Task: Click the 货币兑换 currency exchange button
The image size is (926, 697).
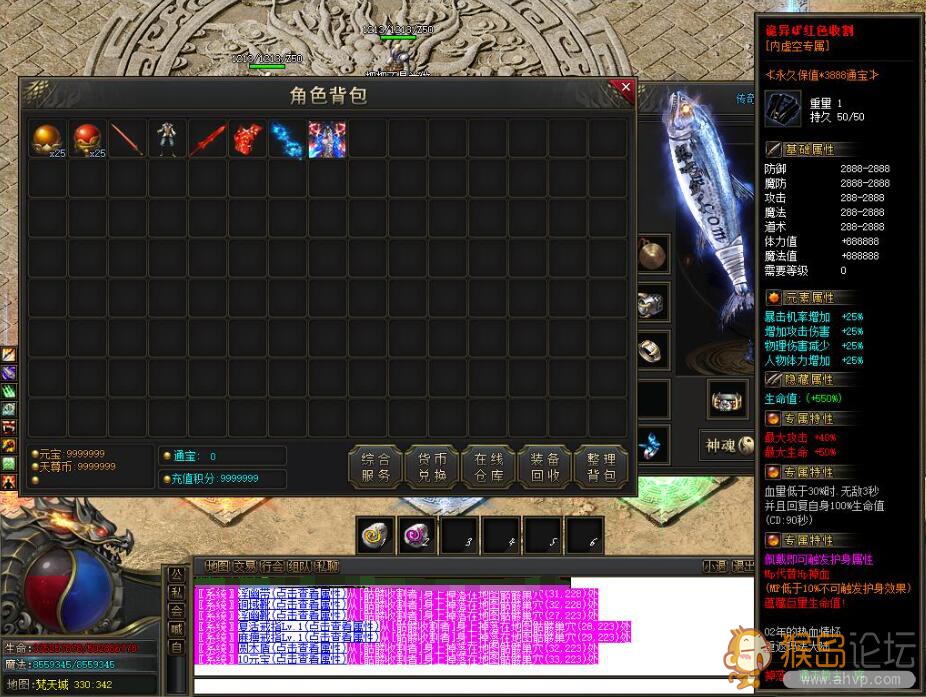Action: (x=433, y=467)
